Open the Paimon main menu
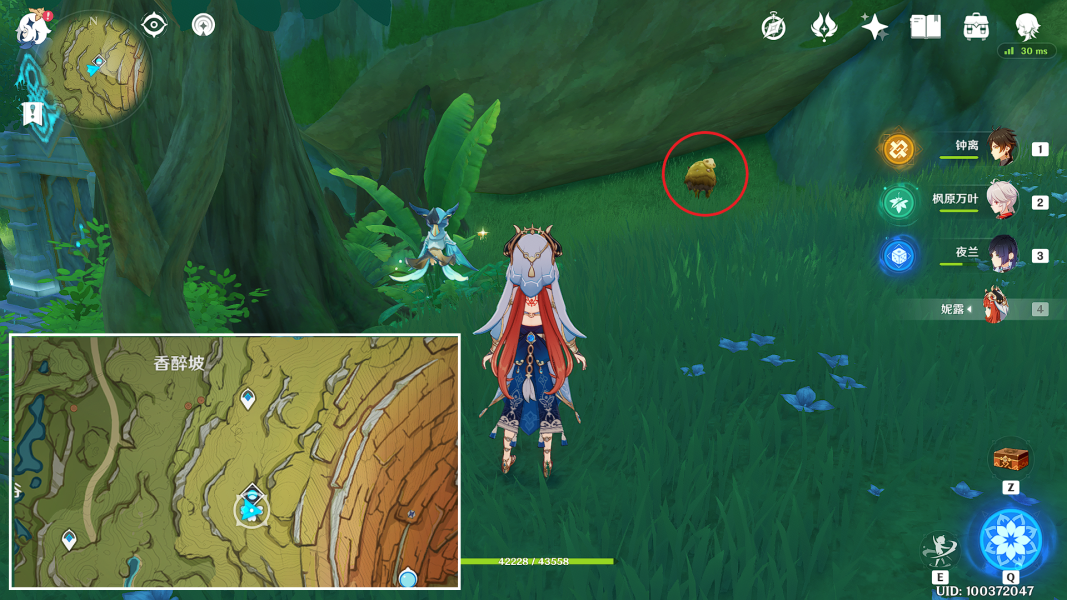 [32, 28]
